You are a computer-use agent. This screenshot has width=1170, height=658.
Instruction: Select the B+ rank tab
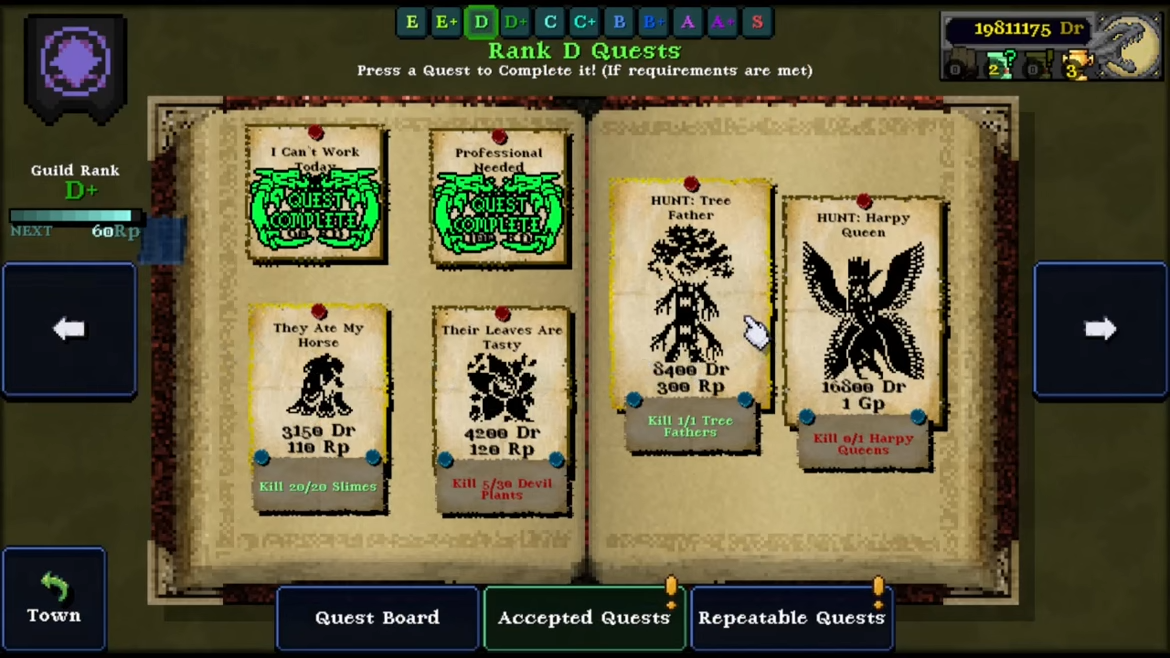(653, 22)
